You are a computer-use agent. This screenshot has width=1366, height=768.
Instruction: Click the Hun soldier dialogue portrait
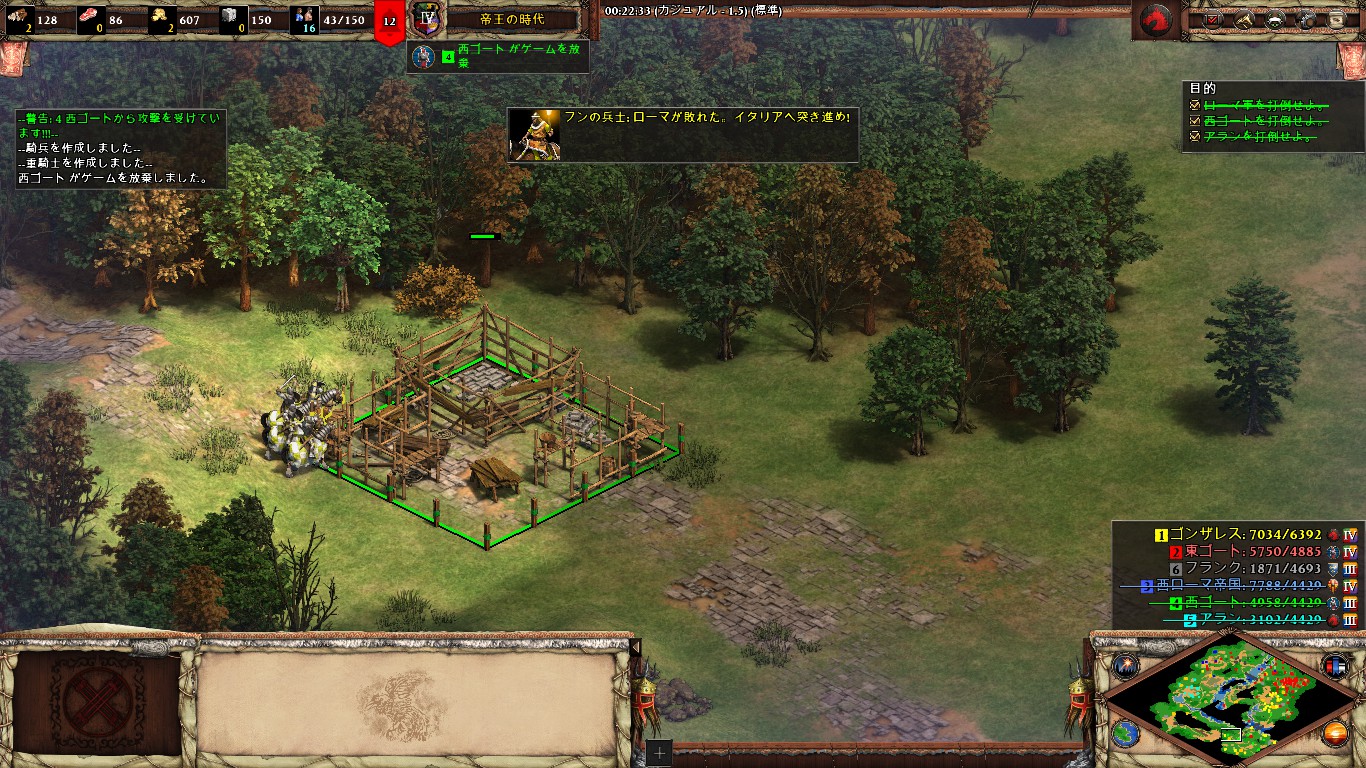[535, 135]
